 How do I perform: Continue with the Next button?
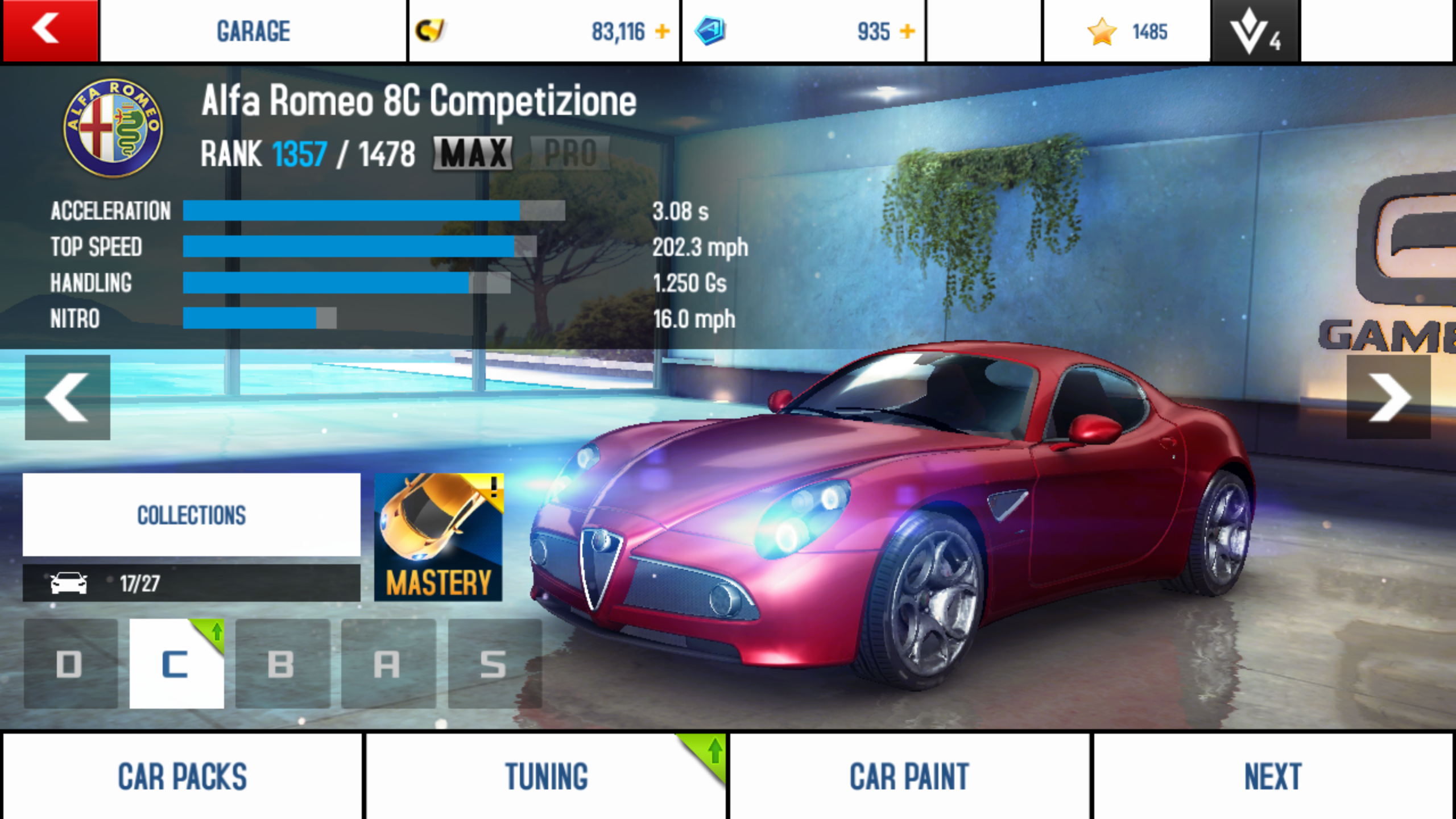pyautogui.click(x=1273, y=776)
